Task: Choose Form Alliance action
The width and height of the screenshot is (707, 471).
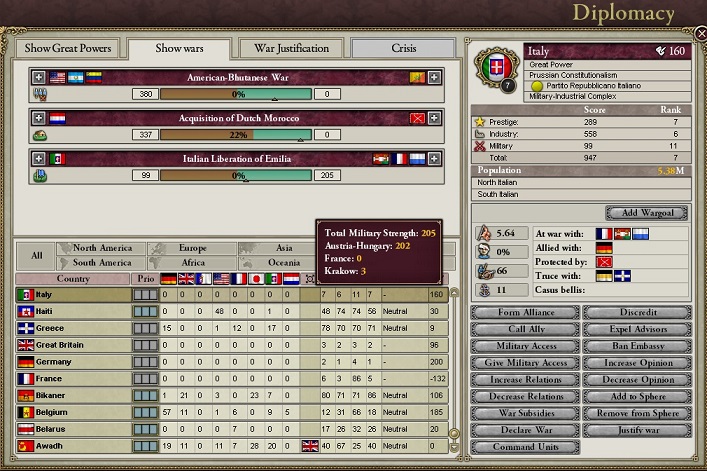Action: (x=525, y=312)
